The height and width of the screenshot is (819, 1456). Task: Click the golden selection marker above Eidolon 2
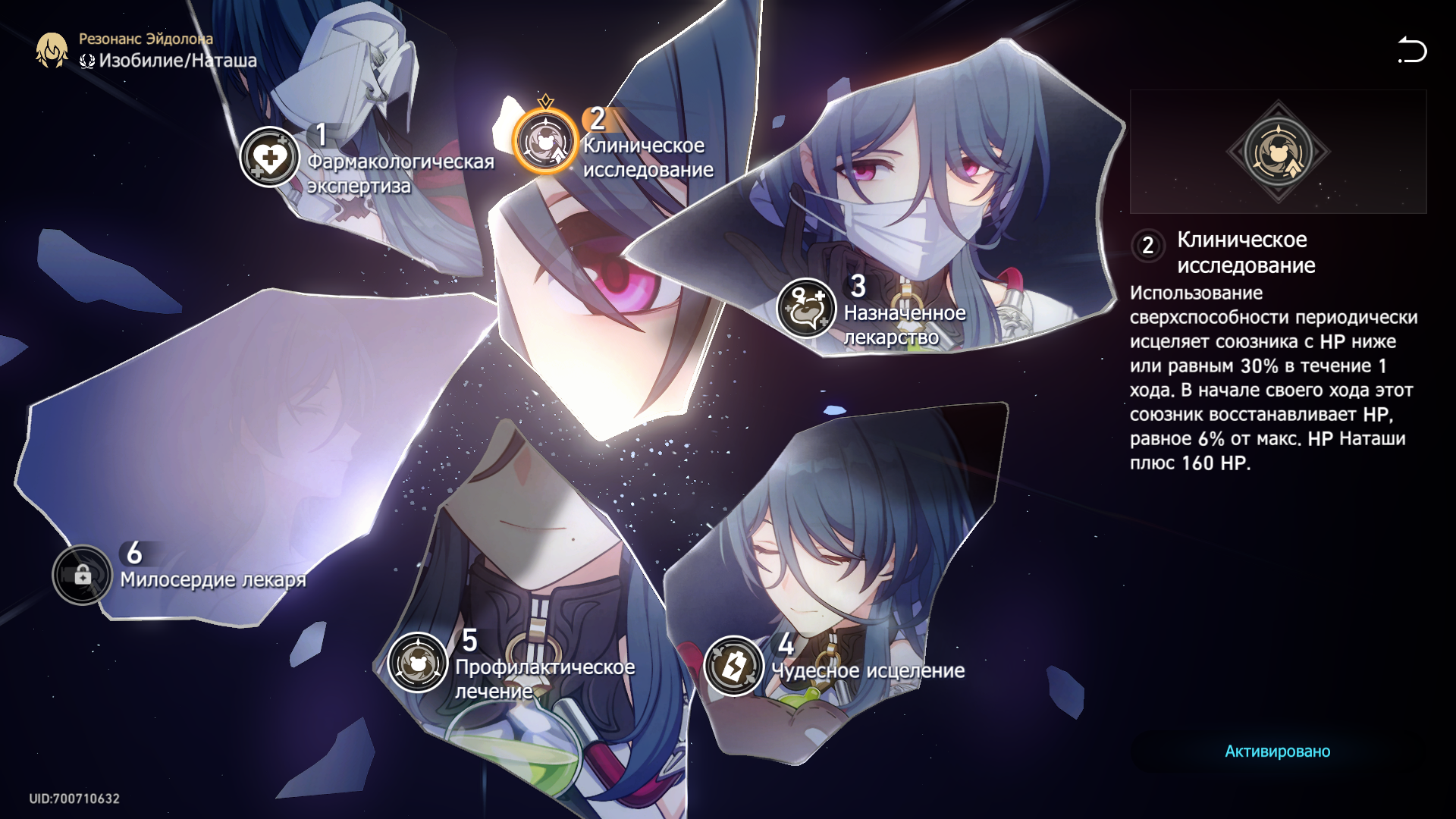(x=544, y=100)
